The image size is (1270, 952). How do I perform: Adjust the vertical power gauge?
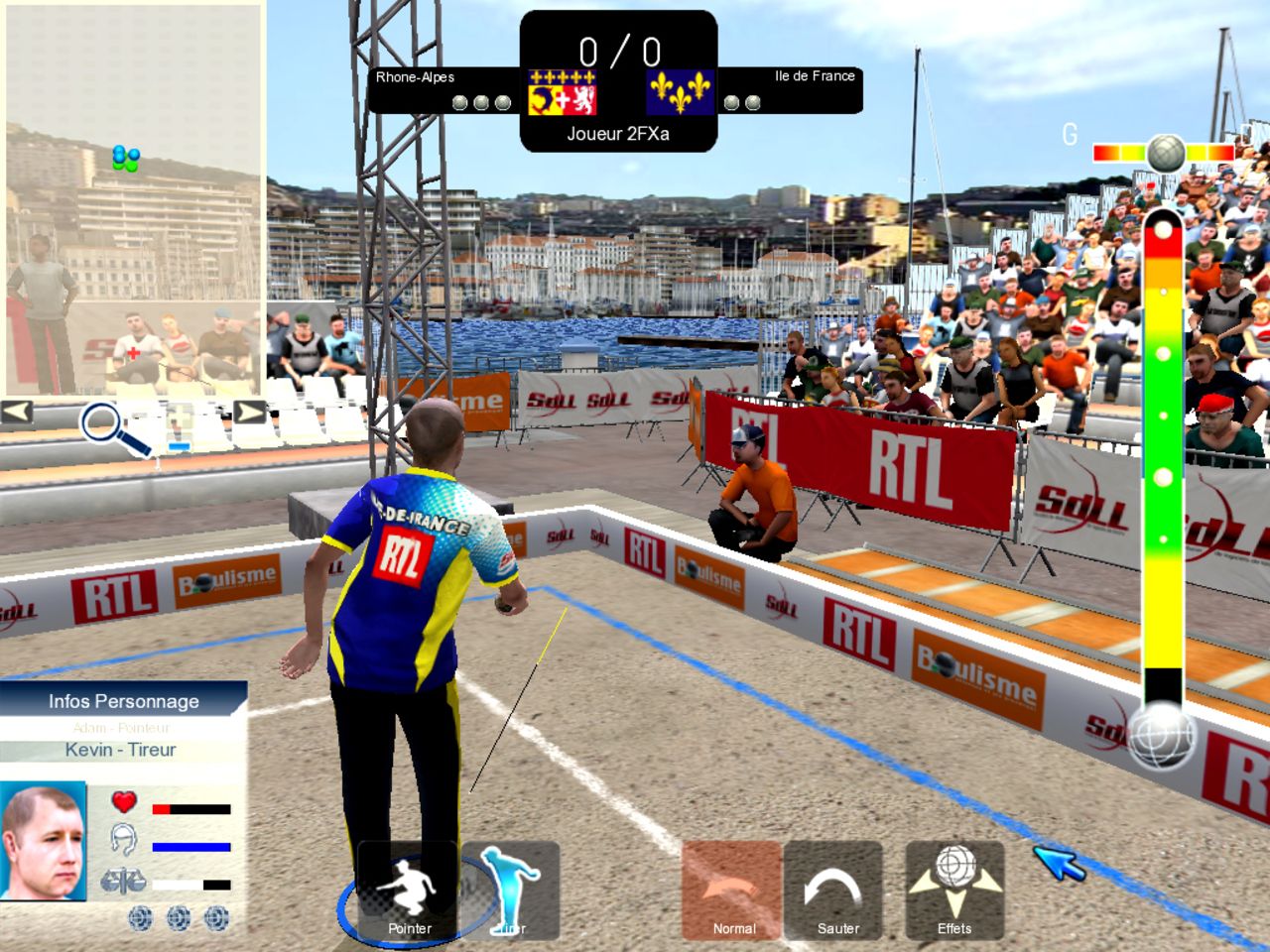(1162, 446)
